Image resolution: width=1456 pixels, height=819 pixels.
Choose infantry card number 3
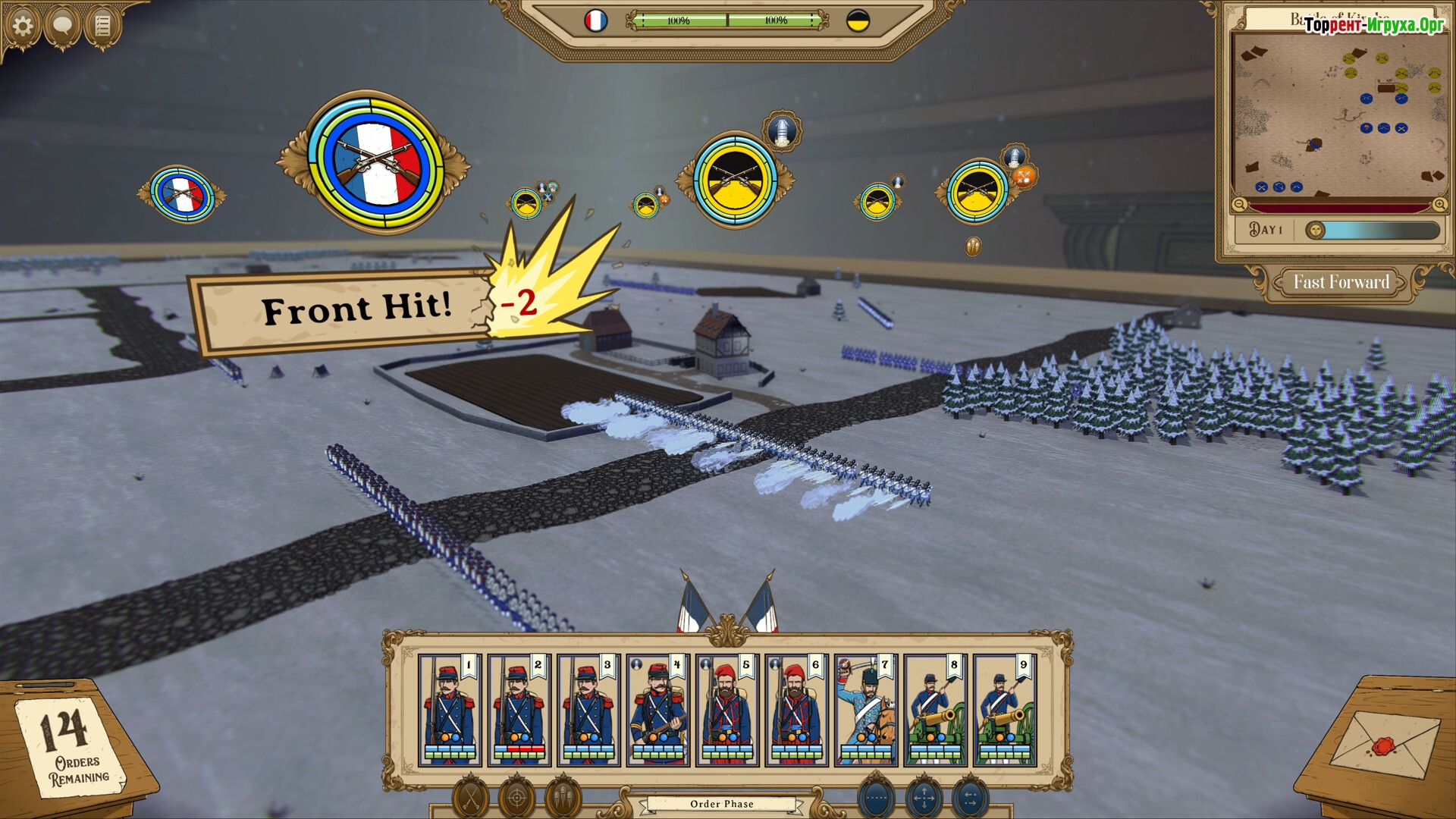coord(588,710)
